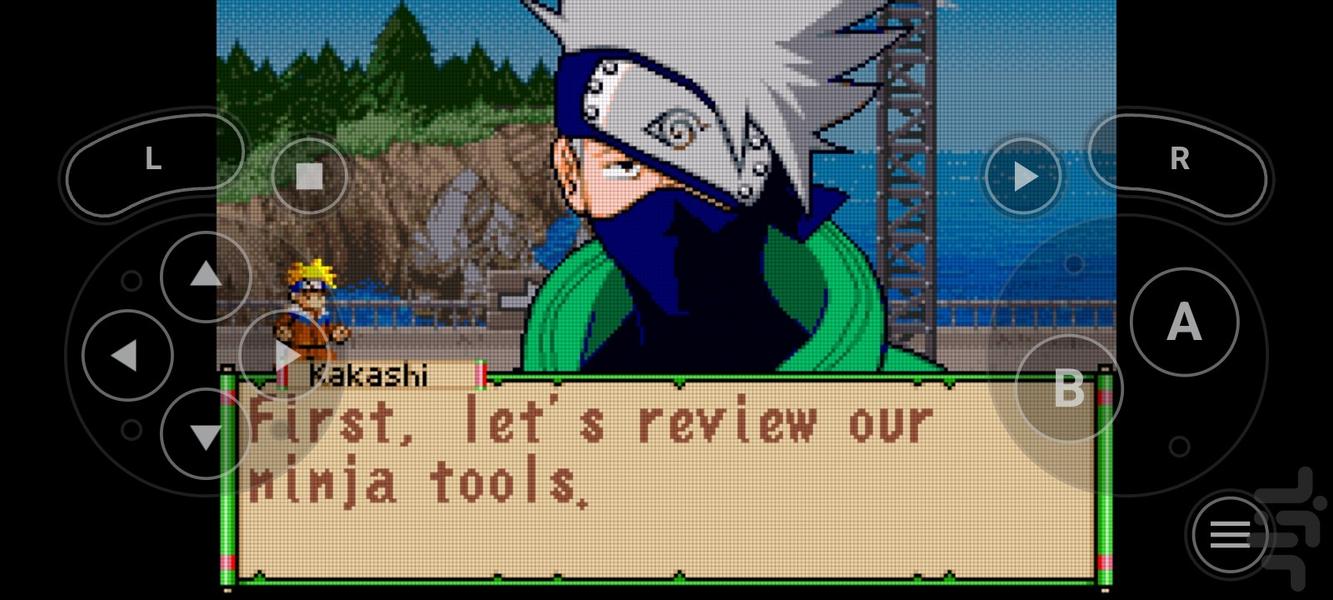
Task: Click the D-pad down arrow
Action: click(x=205, y=435)
